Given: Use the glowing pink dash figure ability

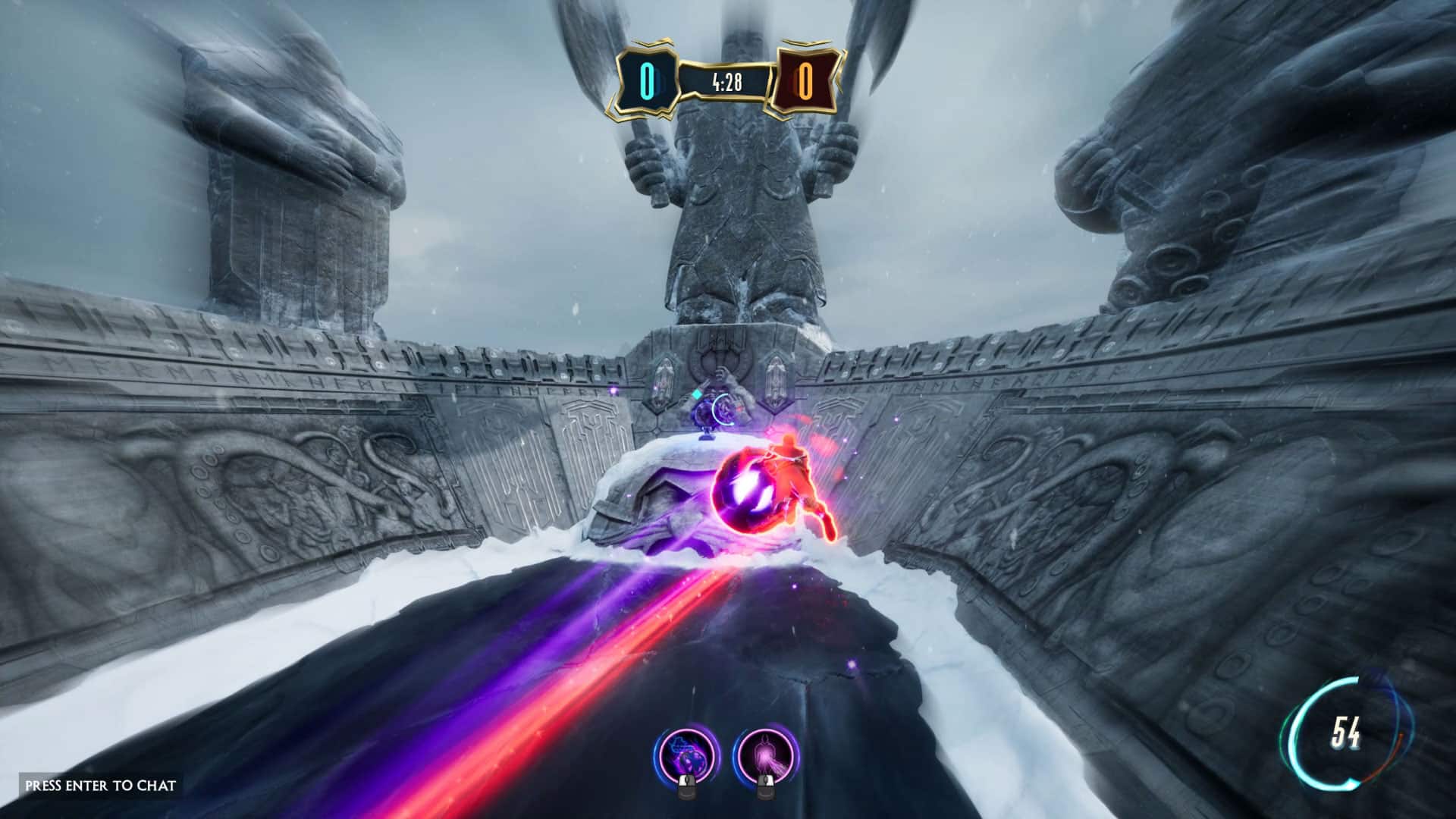Looking at the screenshot, I should [x=764, y=757].
